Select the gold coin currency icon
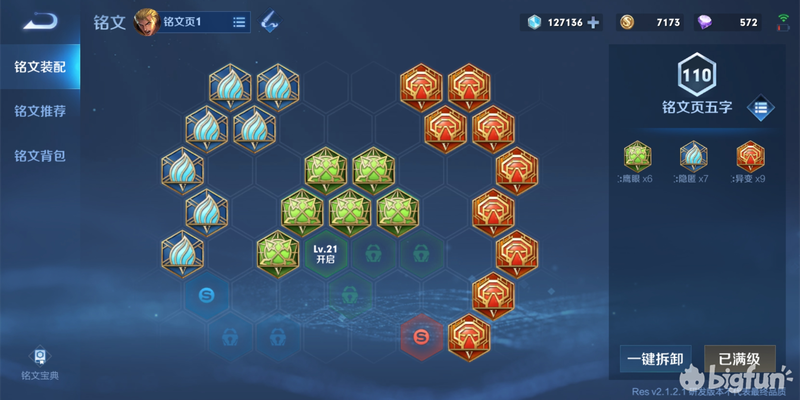The image size is (800, 400). point(627,22)
